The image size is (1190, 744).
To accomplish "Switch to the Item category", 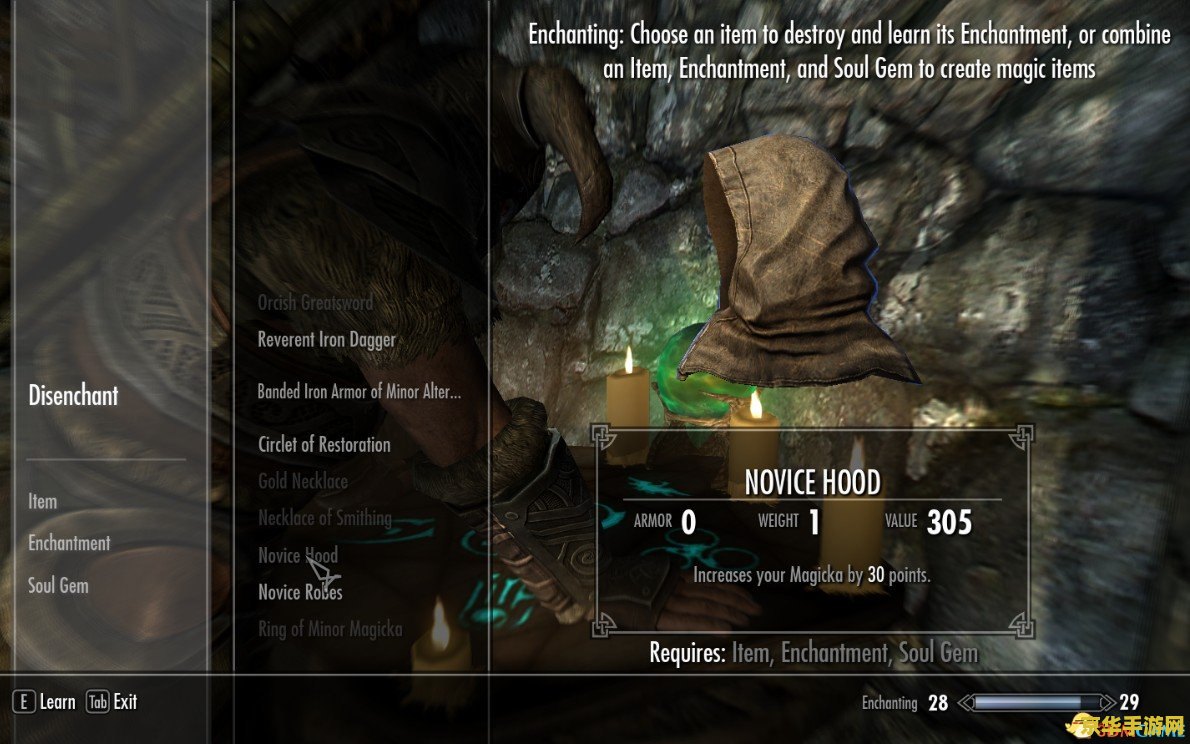I will (43, 502).
